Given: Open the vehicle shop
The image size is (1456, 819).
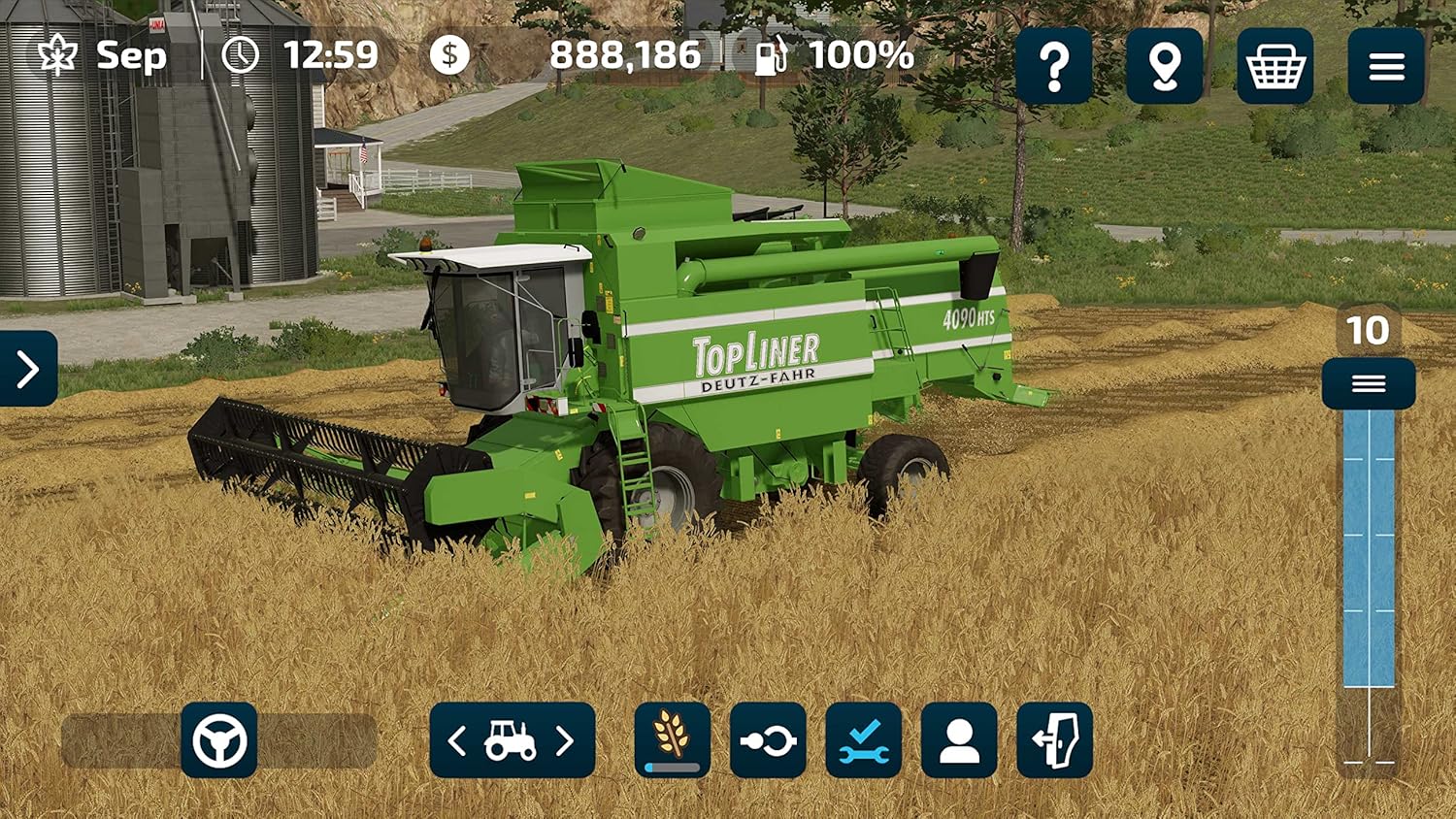Looking at the screenshot, I should pyautogui.click(x=1275, y=66).
